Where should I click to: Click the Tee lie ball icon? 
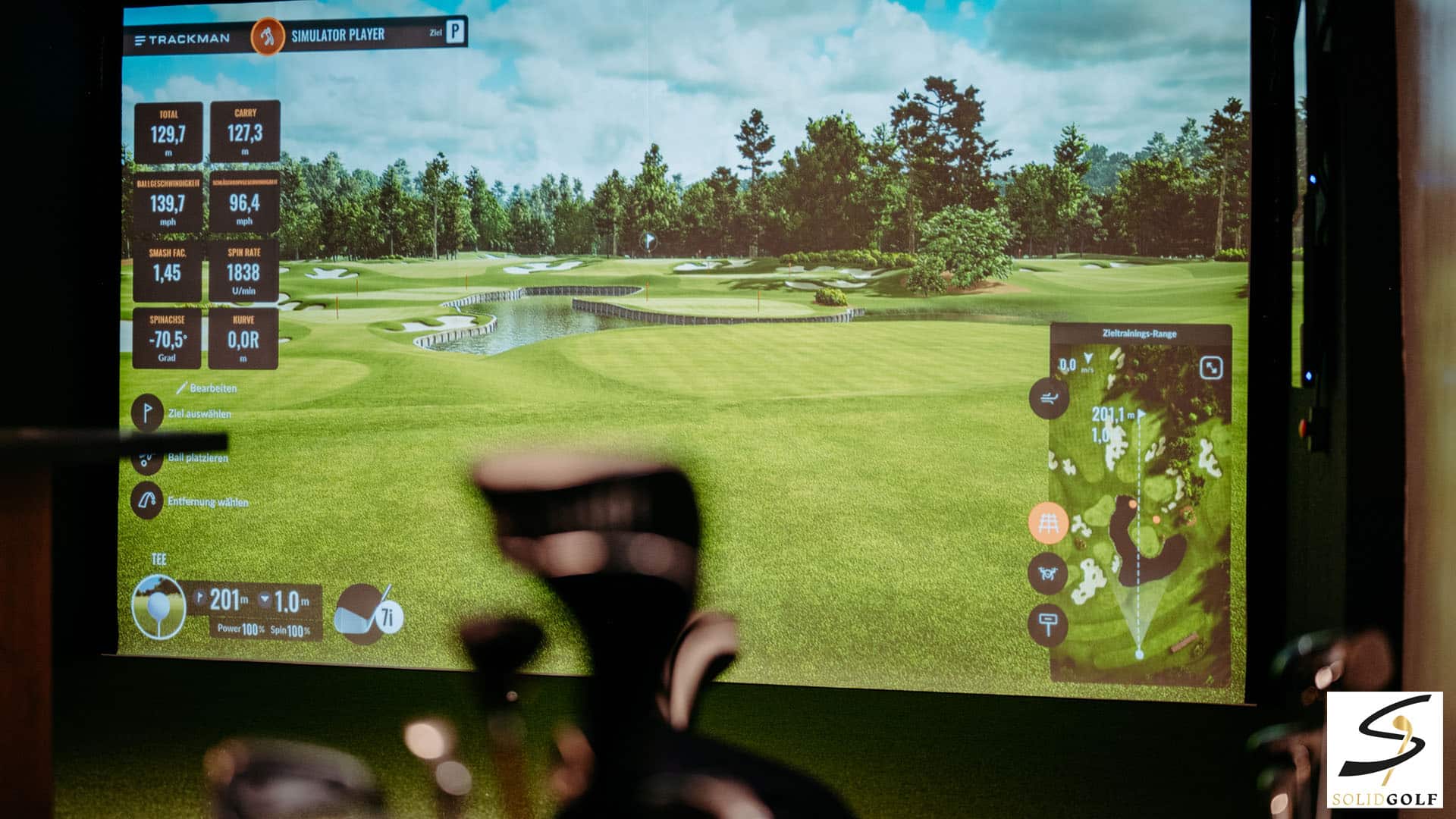pos(158,607)
